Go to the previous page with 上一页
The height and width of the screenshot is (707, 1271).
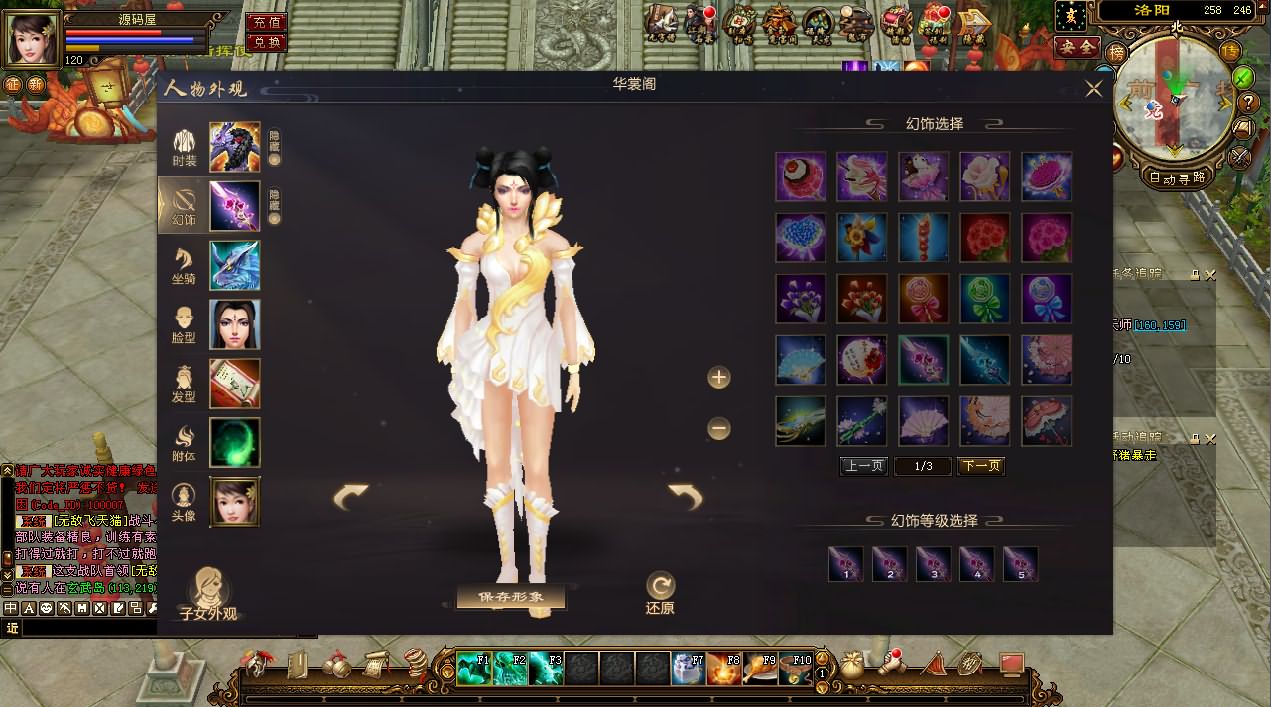point(863,466)
